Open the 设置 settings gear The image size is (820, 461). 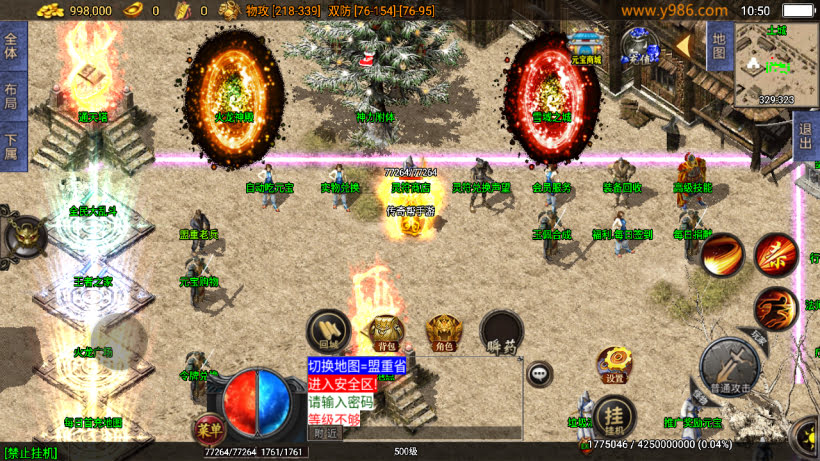pyautogui.click(x=614, y=365)
